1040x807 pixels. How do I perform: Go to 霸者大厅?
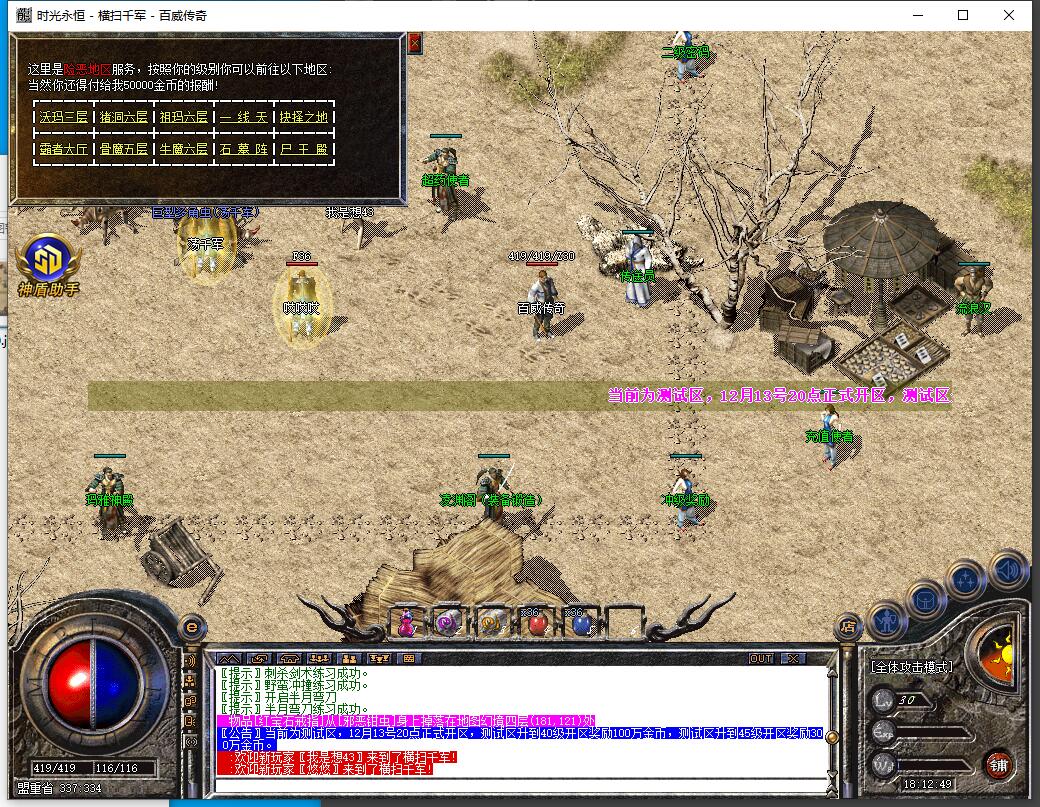pyautogui.click(x=62, y=149)
